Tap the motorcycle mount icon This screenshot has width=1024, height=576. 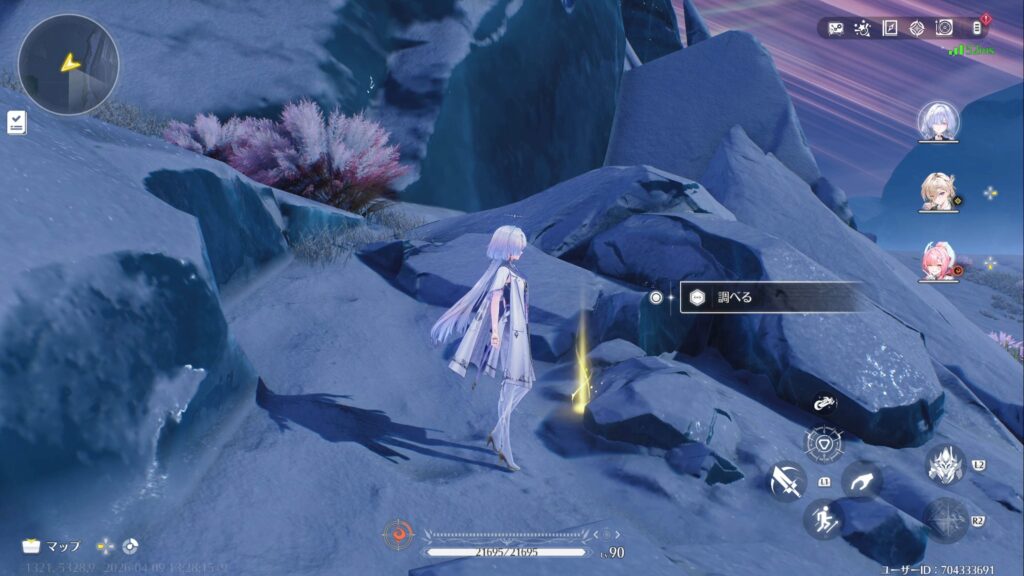pyautogui.click(x=824, y=404)
